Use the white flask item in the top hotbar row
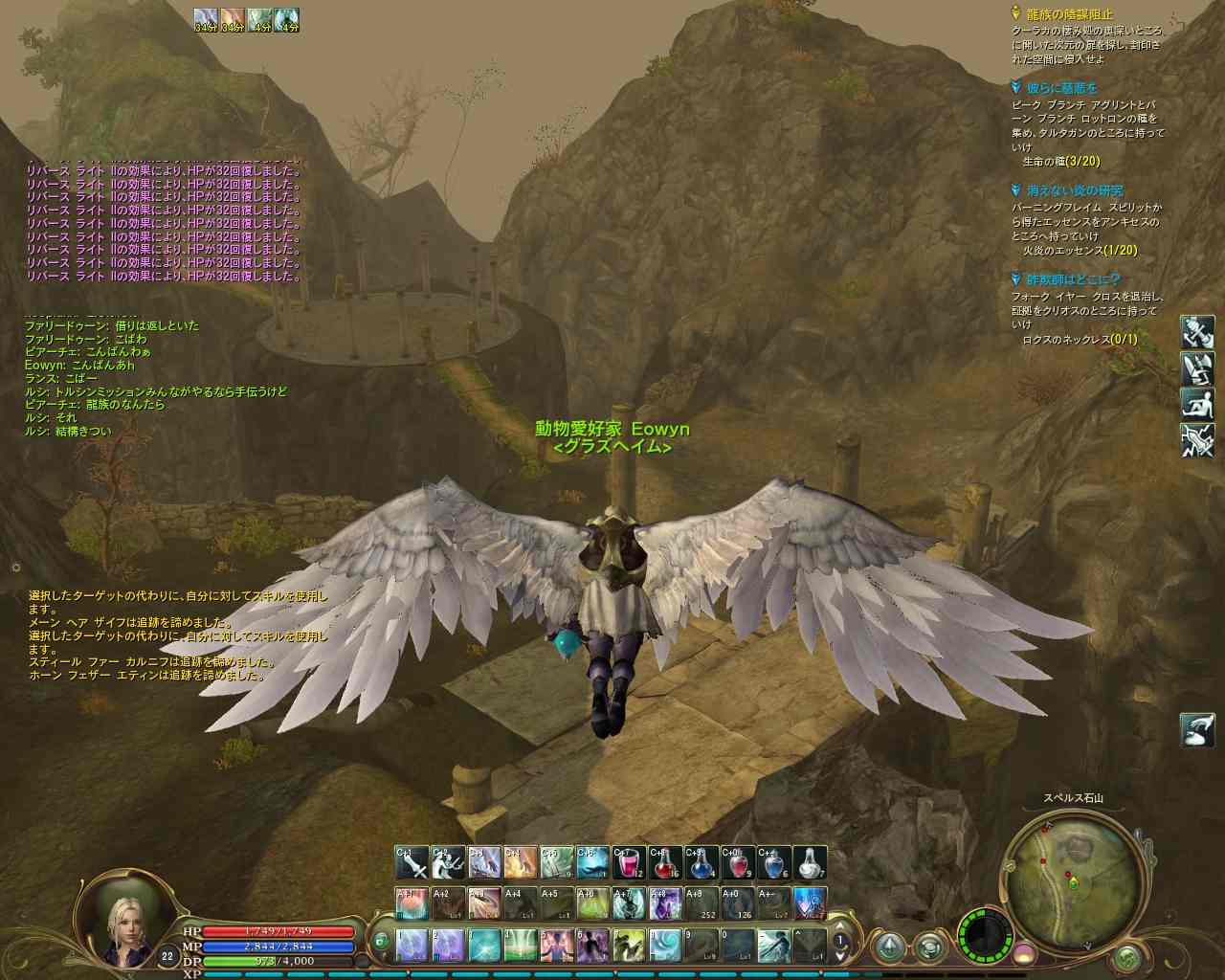Viewport: 1225px width, 980px height. click(x=812, y=863)
